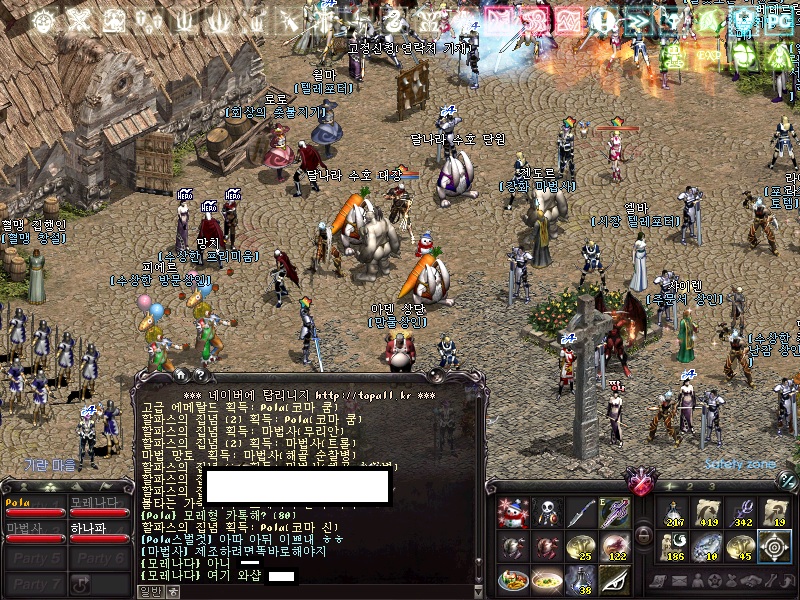Use the scroll stack numbered 419
This screenshot has width=800, height=600.
pos(707,512)
